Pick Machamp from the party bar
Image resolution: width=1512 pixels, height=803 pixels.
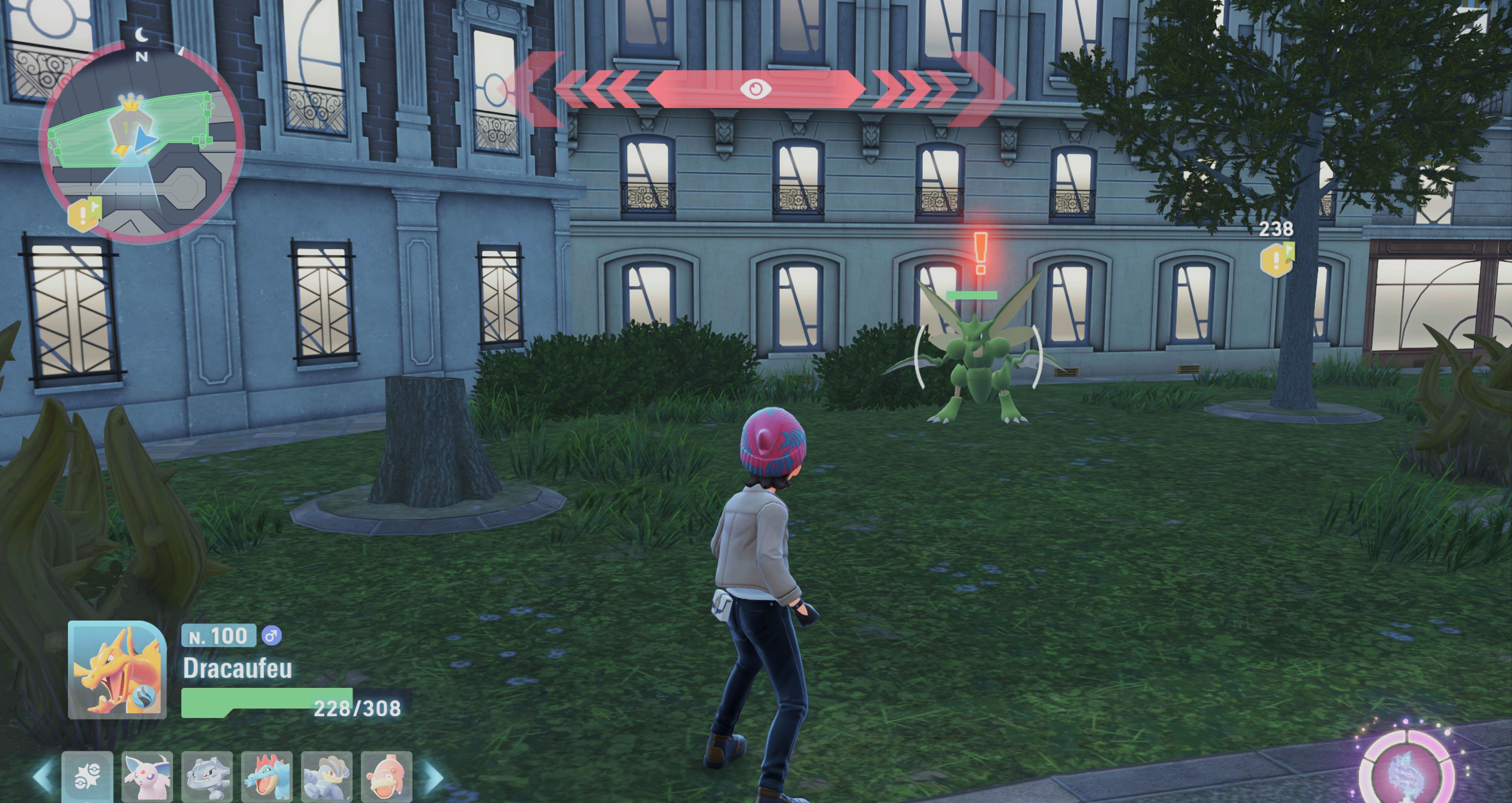pyautogui.click(x=326, y=776)
